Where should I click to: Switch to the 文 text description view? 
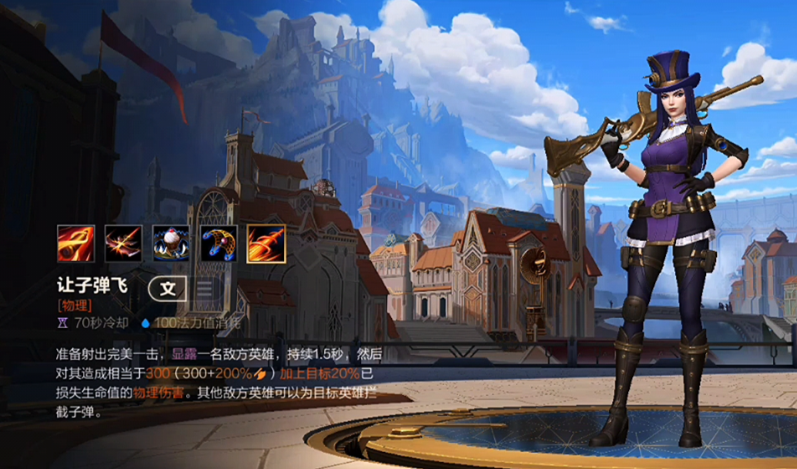point(167,290)
